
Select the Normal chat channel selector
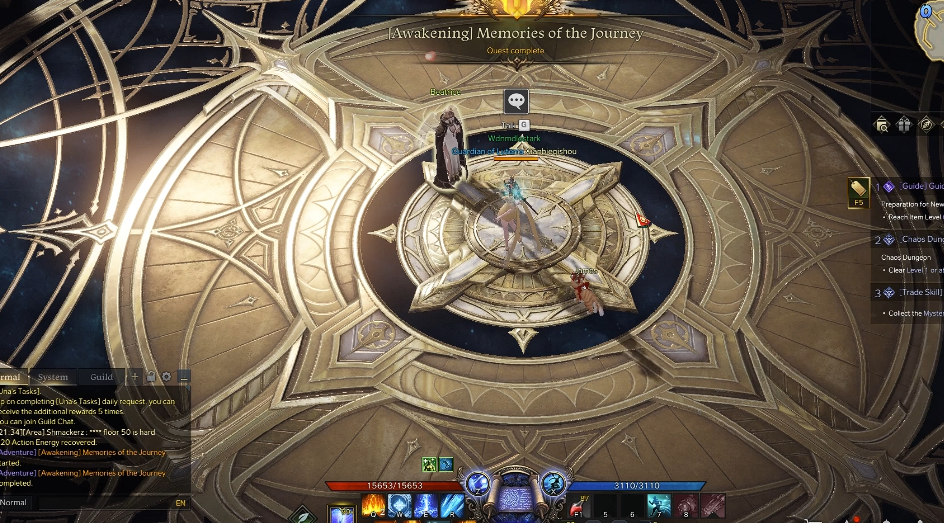[14, 502]
